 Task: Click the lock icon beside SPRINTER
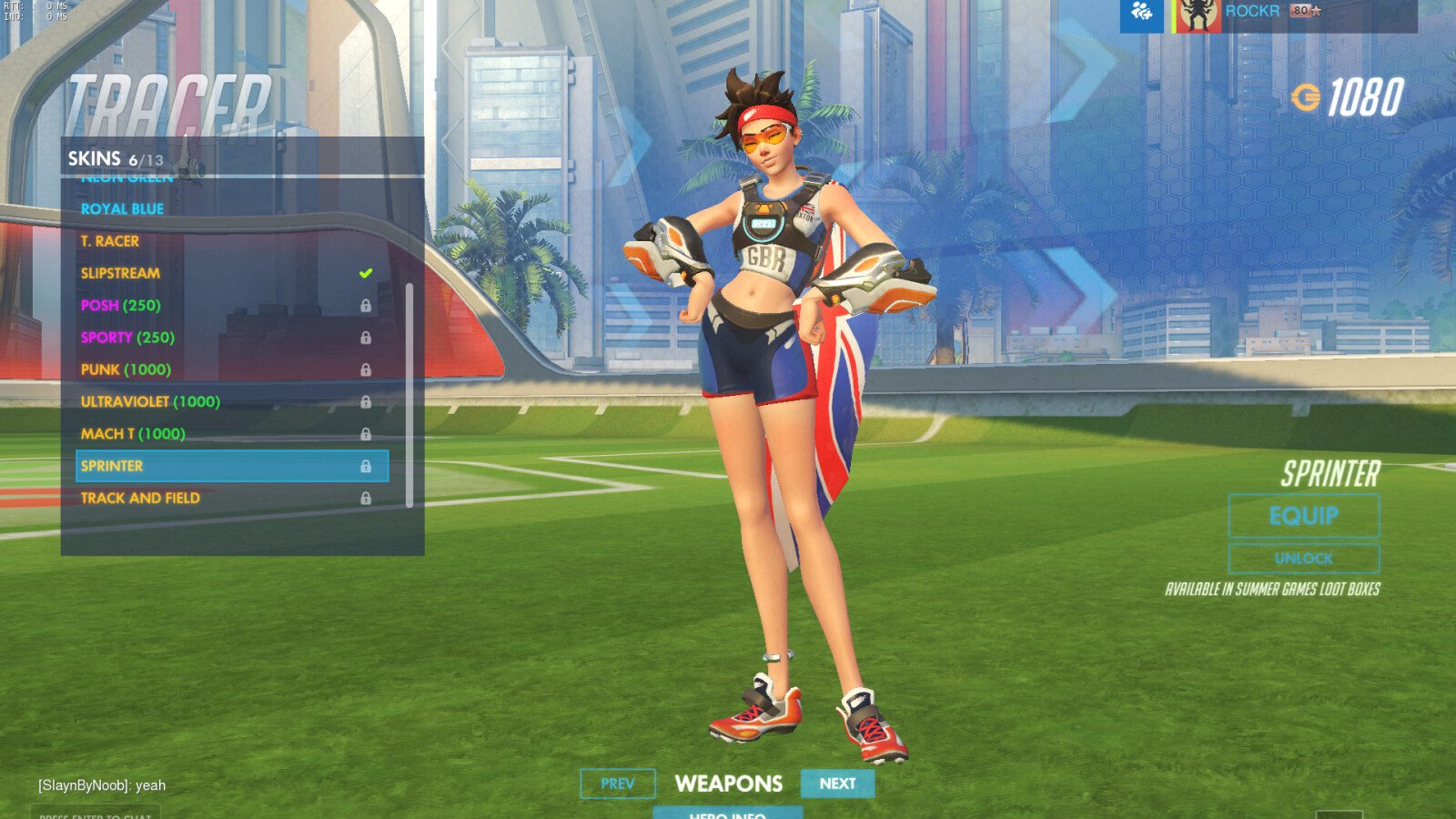click(367, 466)
